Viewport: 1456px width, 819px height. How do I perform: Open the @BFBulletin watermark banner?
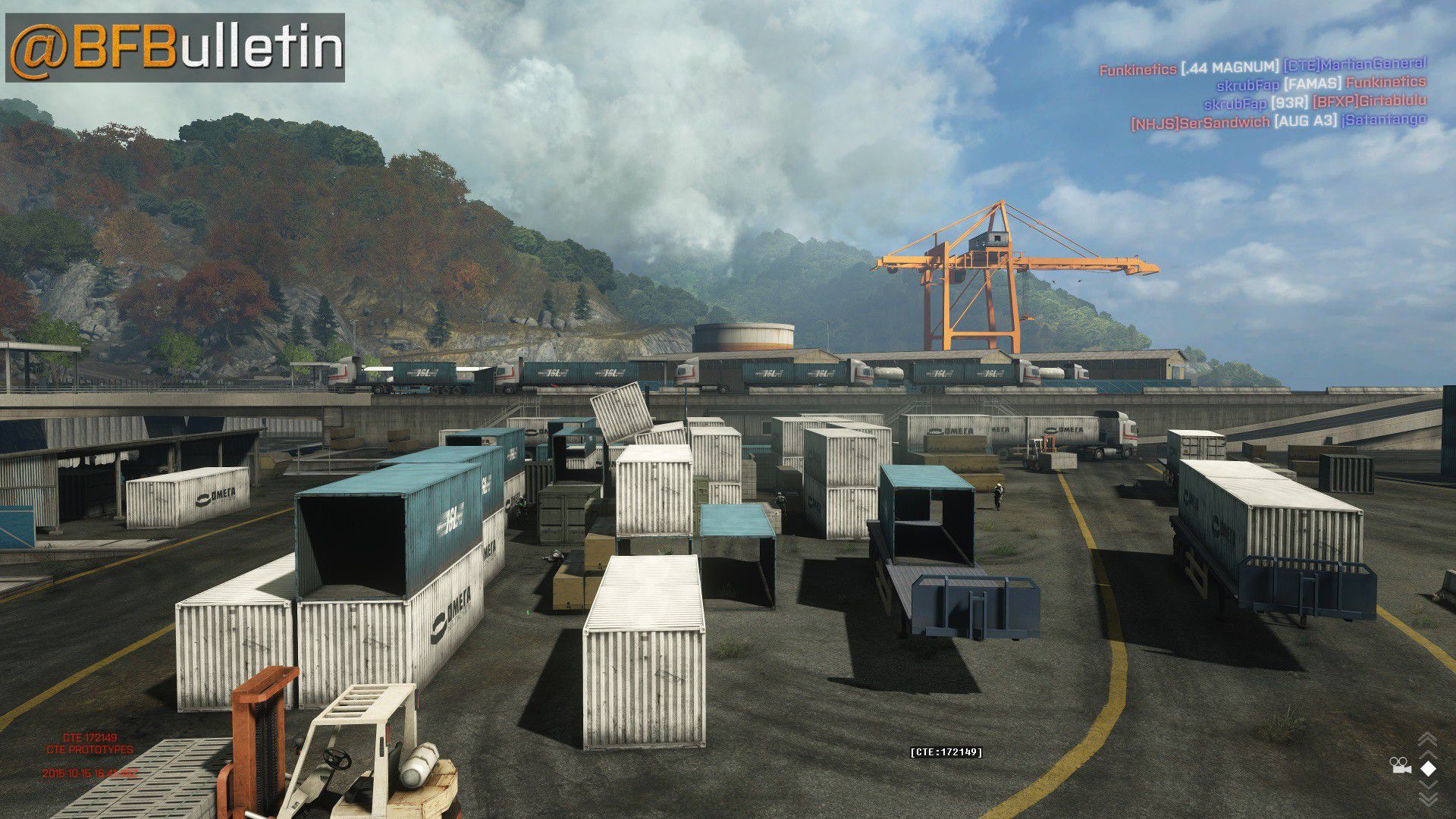[x=175, y=47]
